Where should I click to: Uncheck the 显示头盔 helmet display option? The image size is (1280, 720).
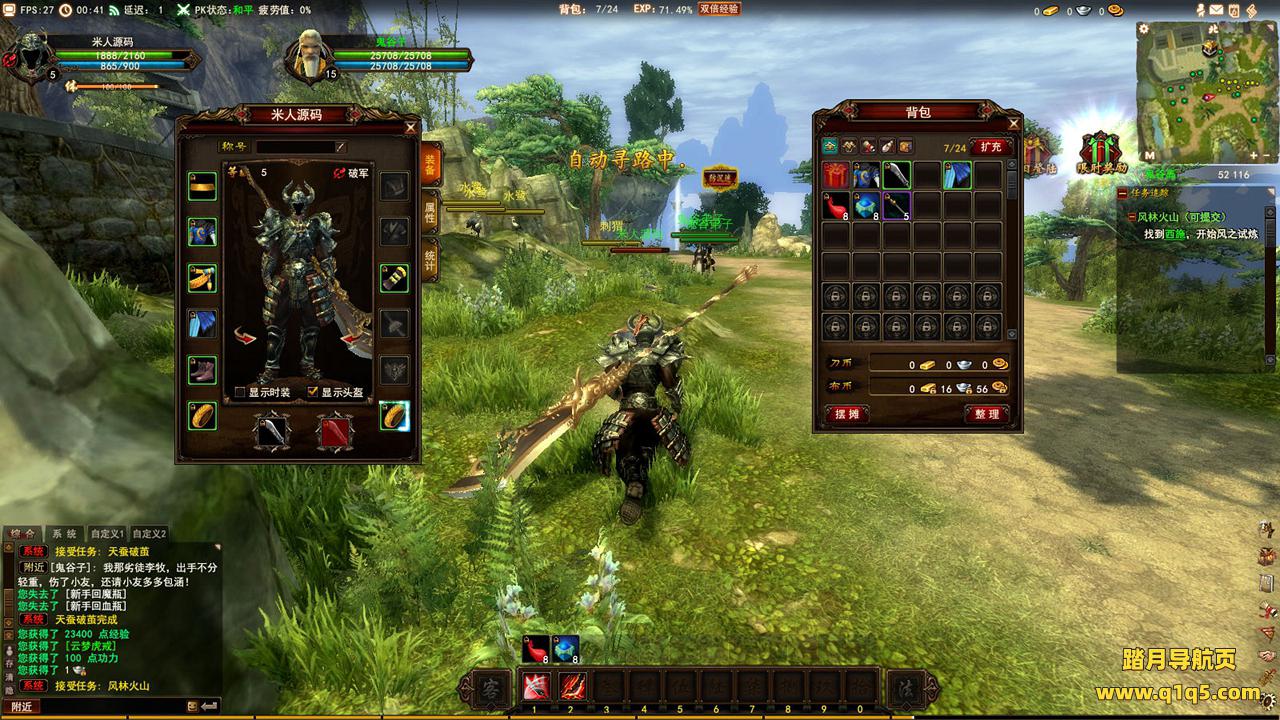point(313,392)
